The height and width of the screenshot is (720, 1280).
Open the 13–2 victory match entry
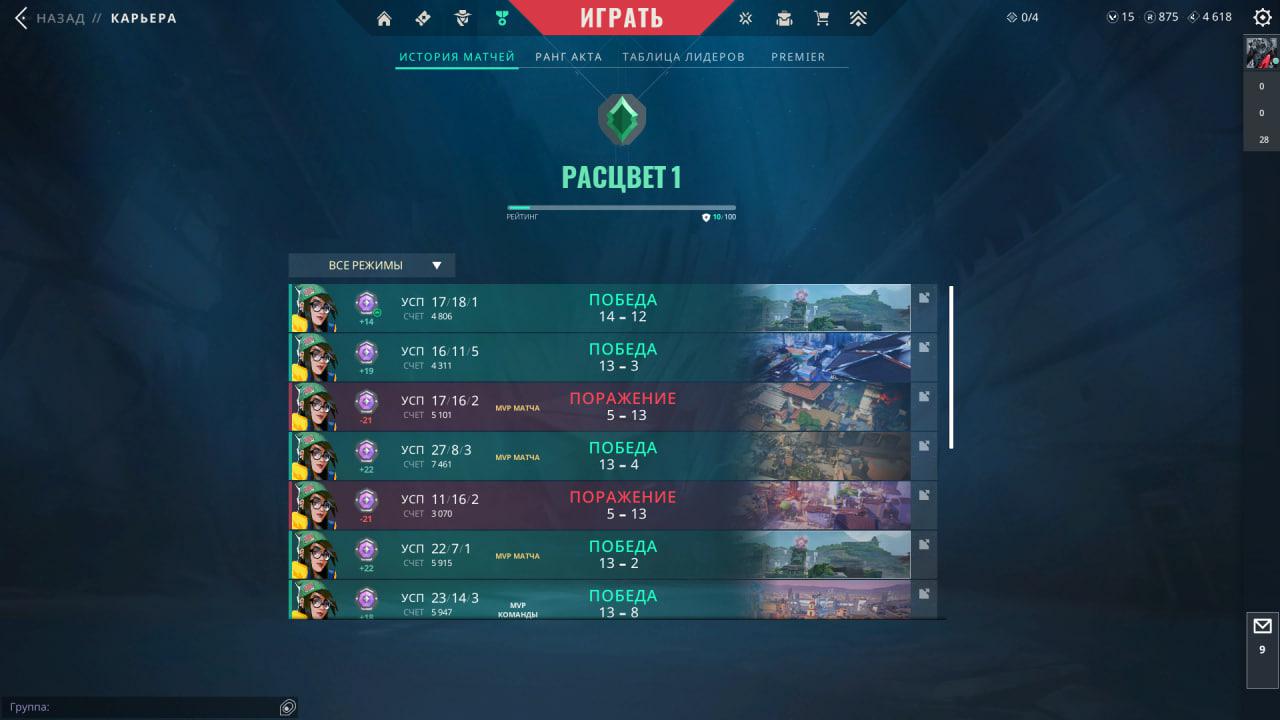tap(600, 554)
